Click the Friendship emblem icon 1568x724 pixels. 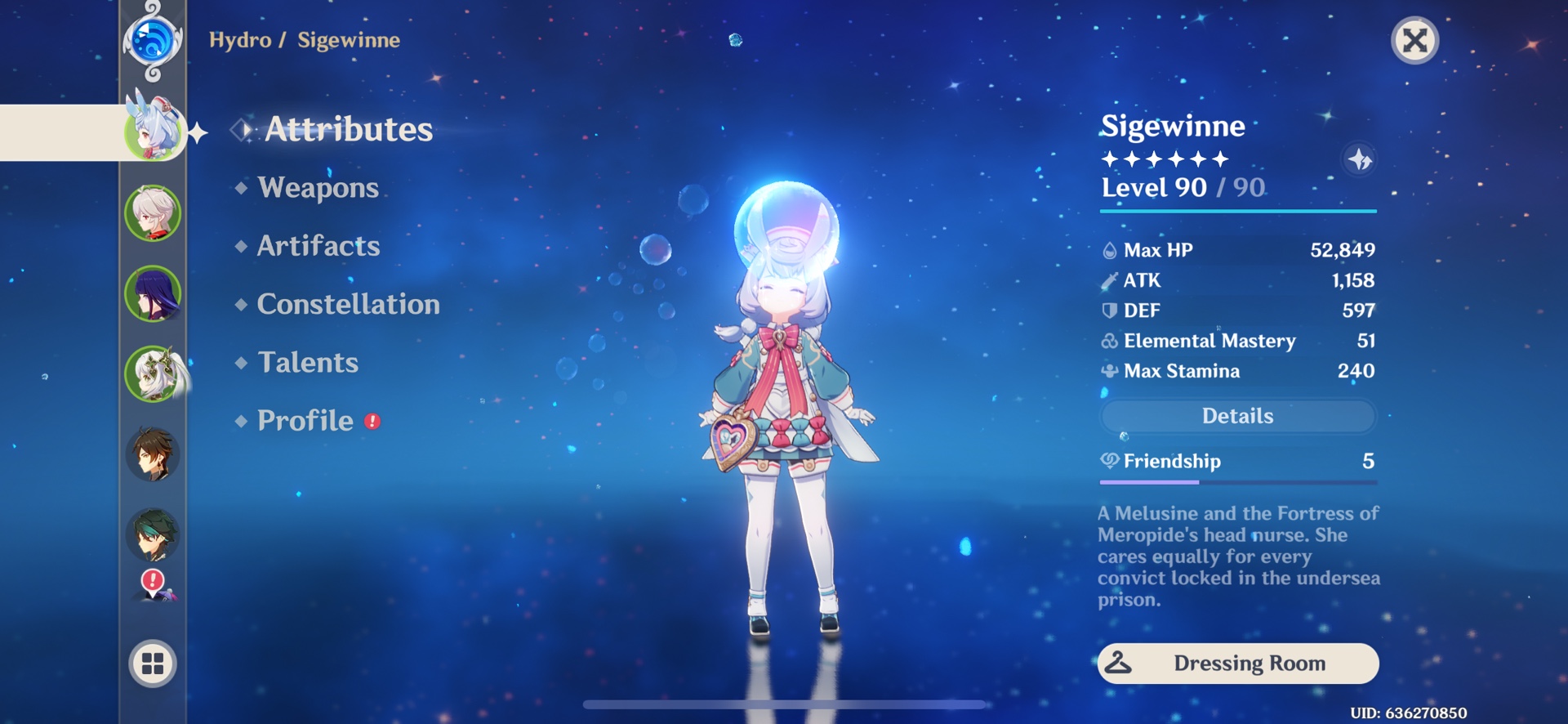(x=1110, y=461)
